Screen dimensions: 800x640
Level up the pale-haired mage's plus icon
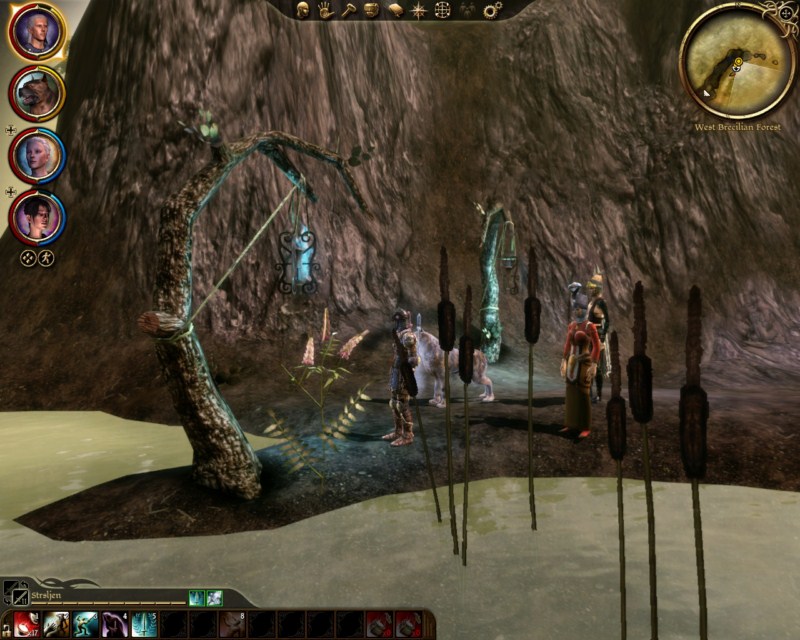click(10, 130)
